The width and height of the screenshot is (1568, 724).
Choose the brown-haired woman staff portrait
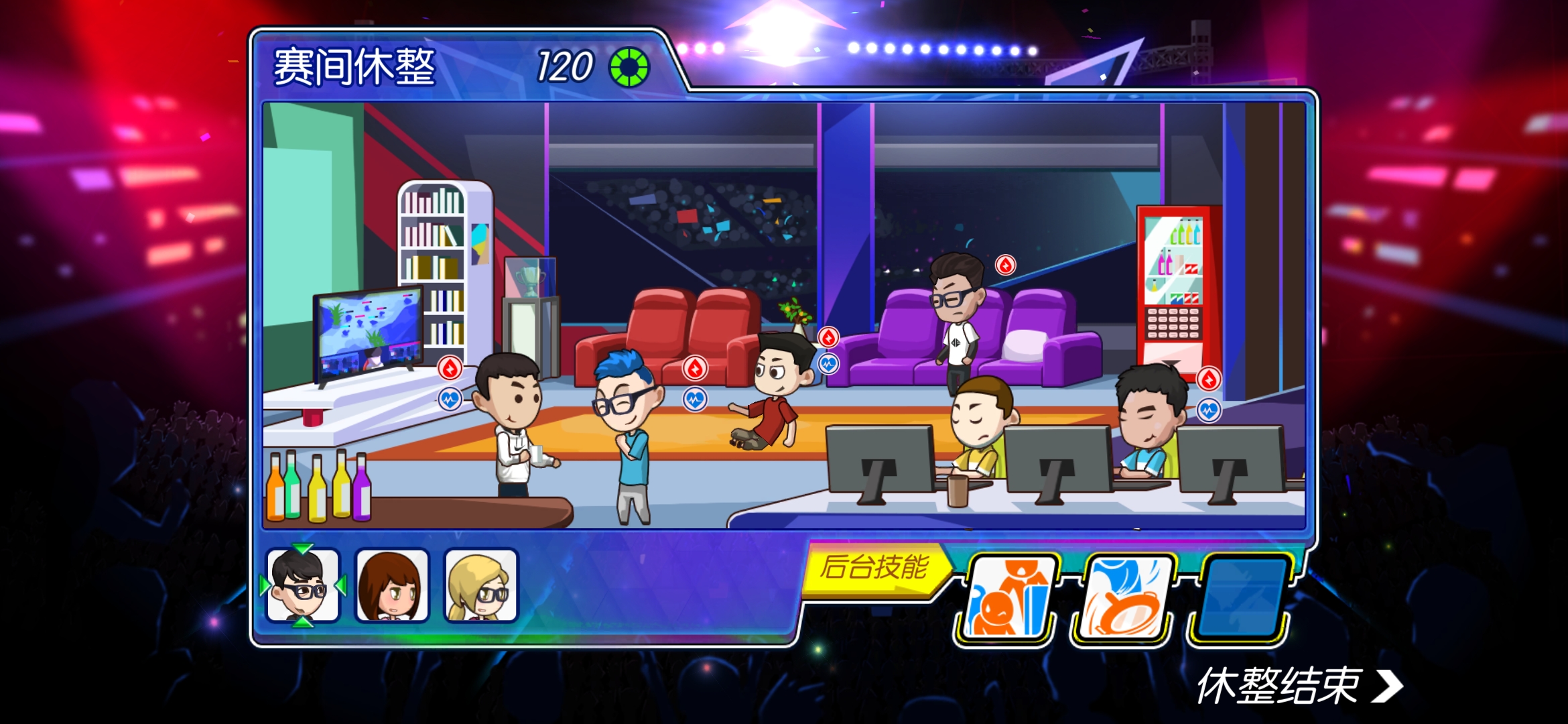(x=392, y=585)
